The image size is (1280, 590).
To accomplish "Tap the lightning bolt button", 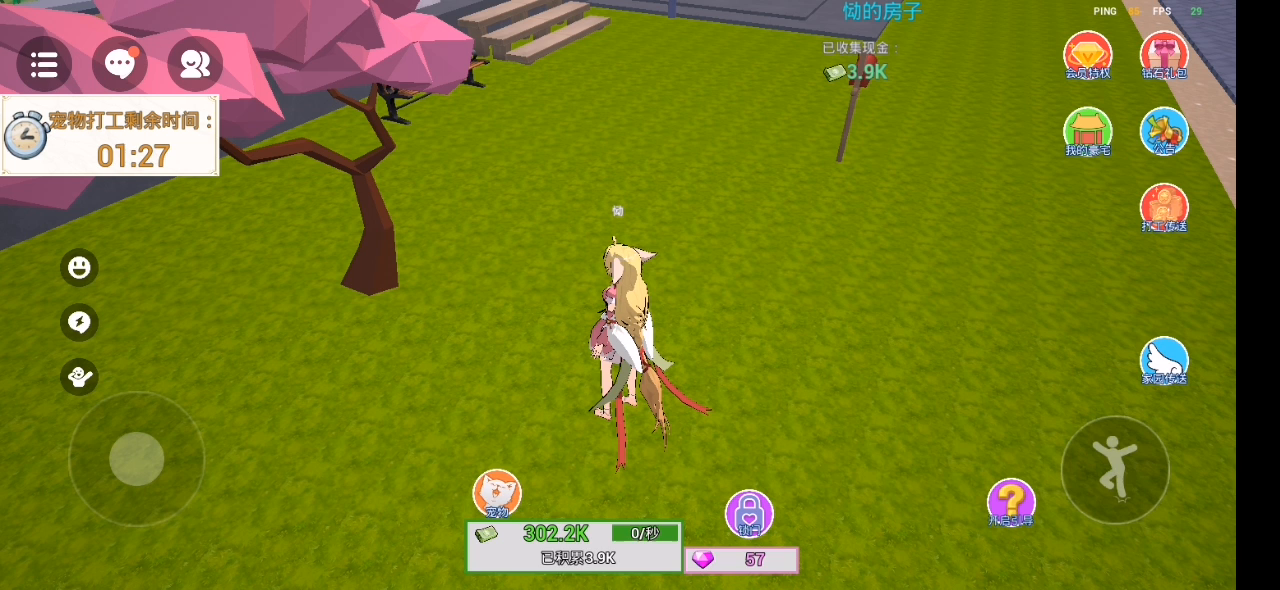I will coord(79,322).
